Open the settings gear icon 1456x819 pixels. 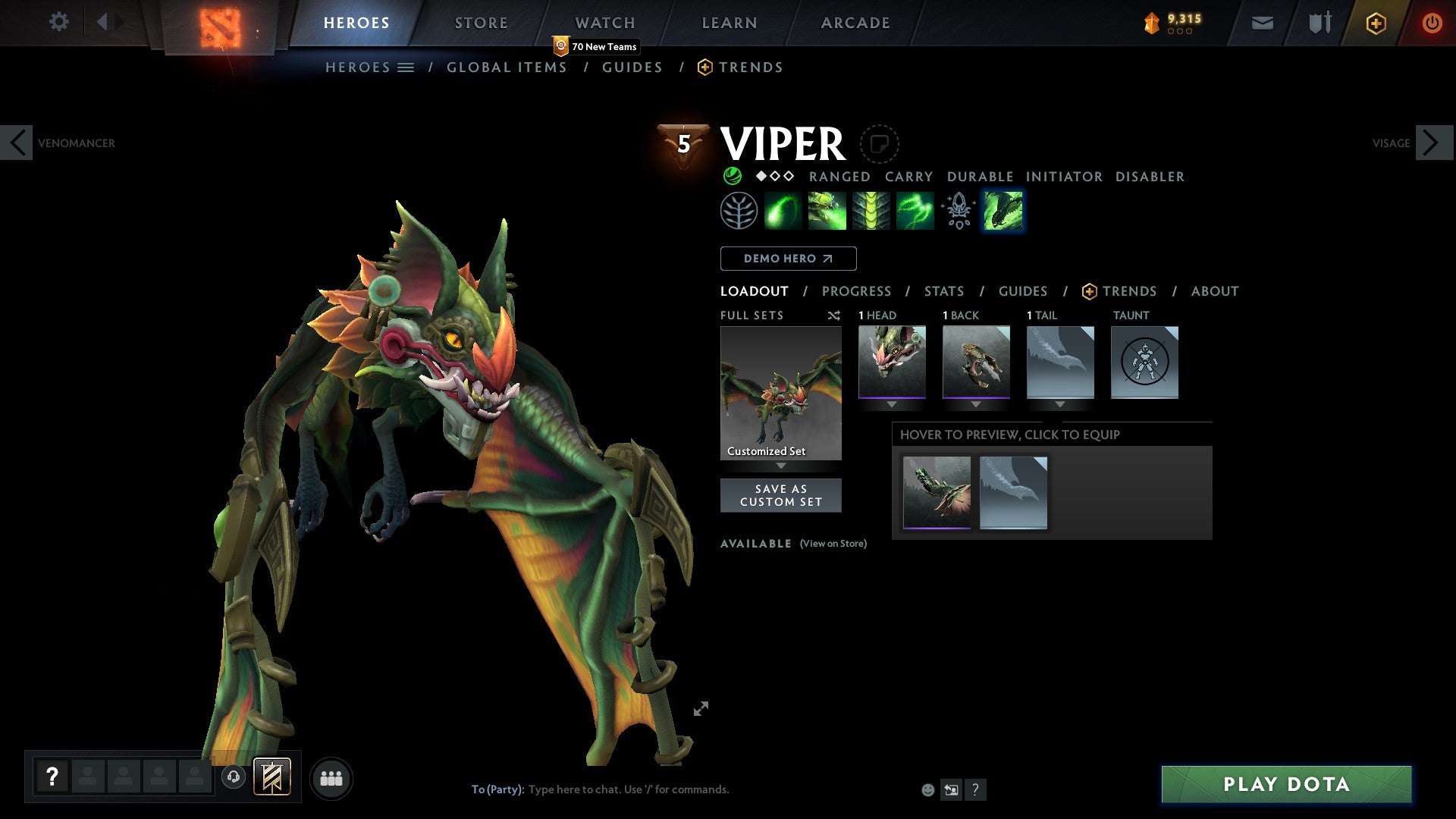(x=58, y=22)
